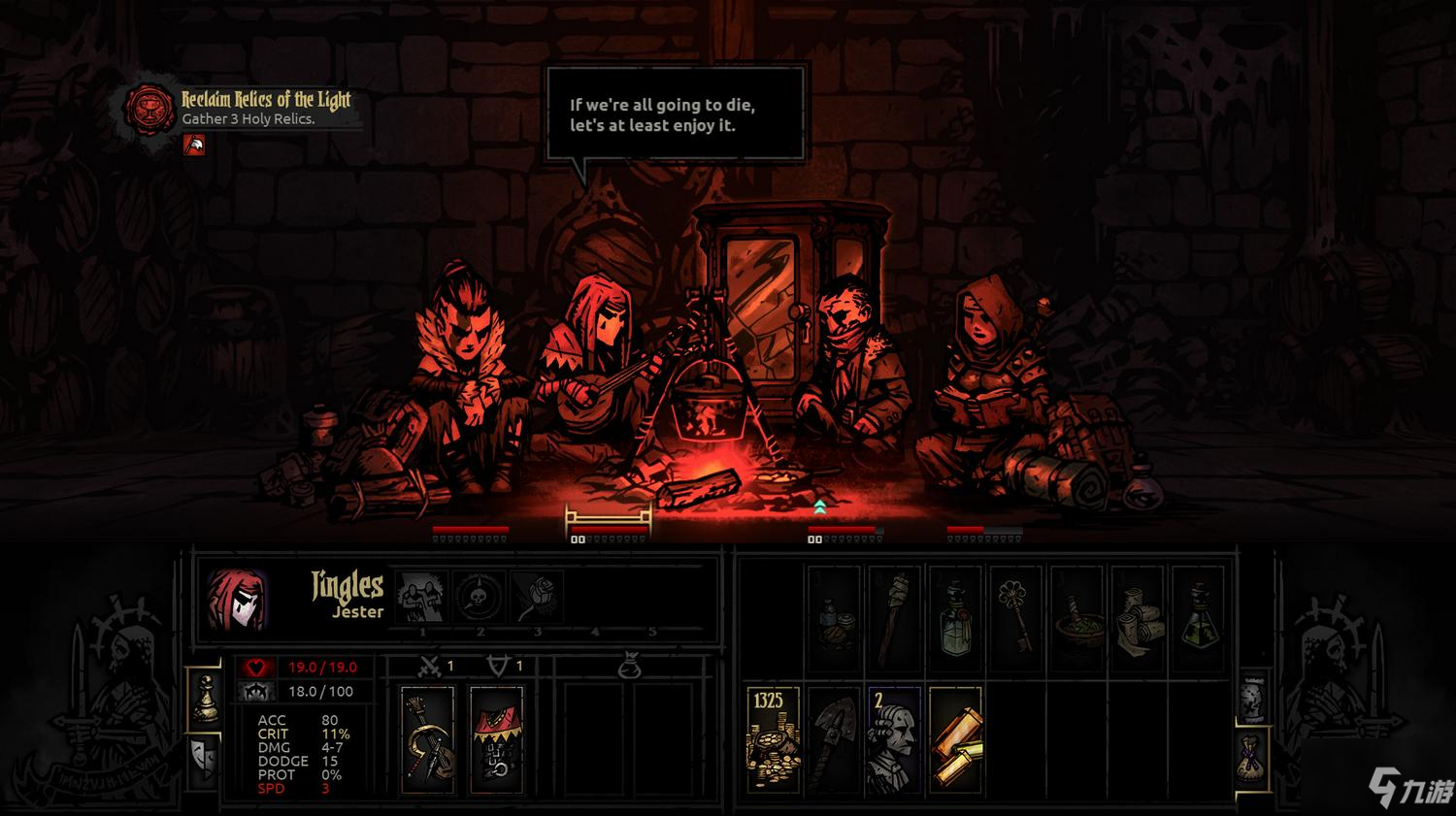Inspect the red jester armor slot
Screen dimensions: 1456x816
pyautogui.click(x=496, y=739)
